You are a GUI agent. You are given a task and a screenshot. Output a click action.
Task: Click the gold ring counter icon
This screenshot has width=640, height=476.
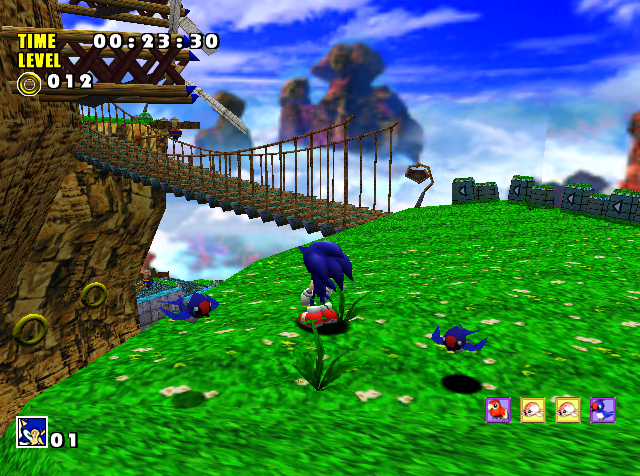(x=28, y=82)
